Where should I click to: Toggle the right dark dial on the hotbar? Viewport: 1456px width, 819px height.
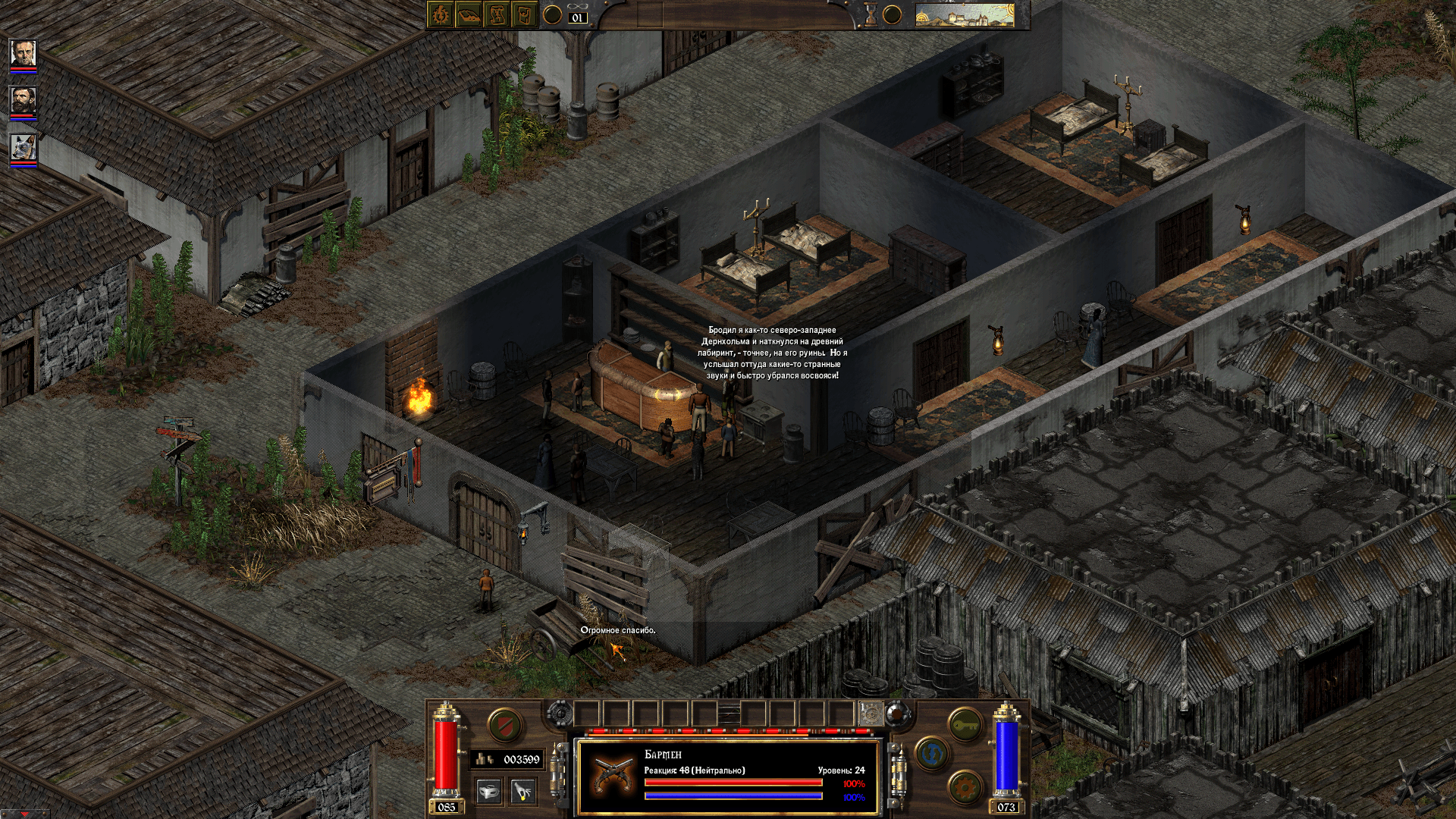pos(896,714)
